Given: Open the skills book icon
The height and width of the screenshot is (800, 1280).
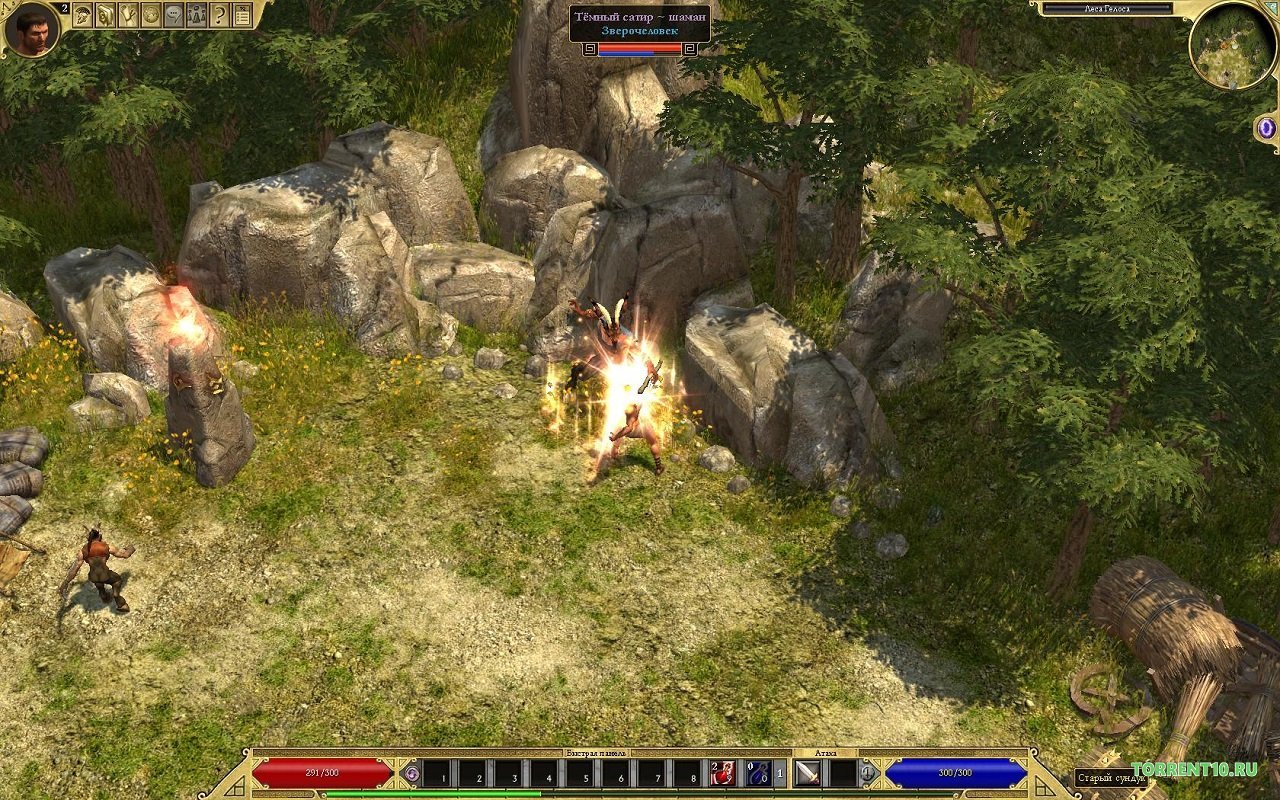Looking at the screenshot, I should [x=105, y=15].
